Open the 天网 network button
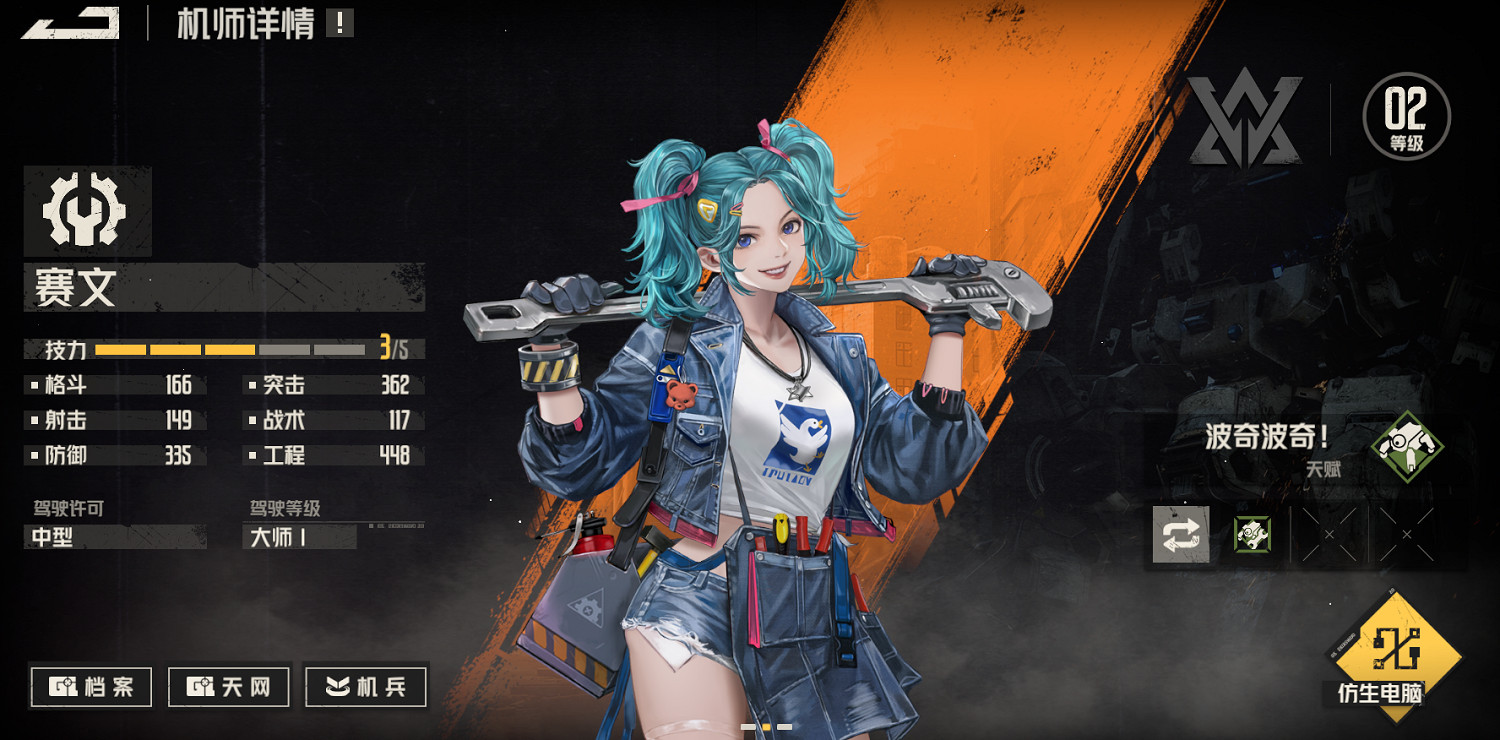Image resolution: width=1500 pixels, height=740 pixels. pos(229,687)
